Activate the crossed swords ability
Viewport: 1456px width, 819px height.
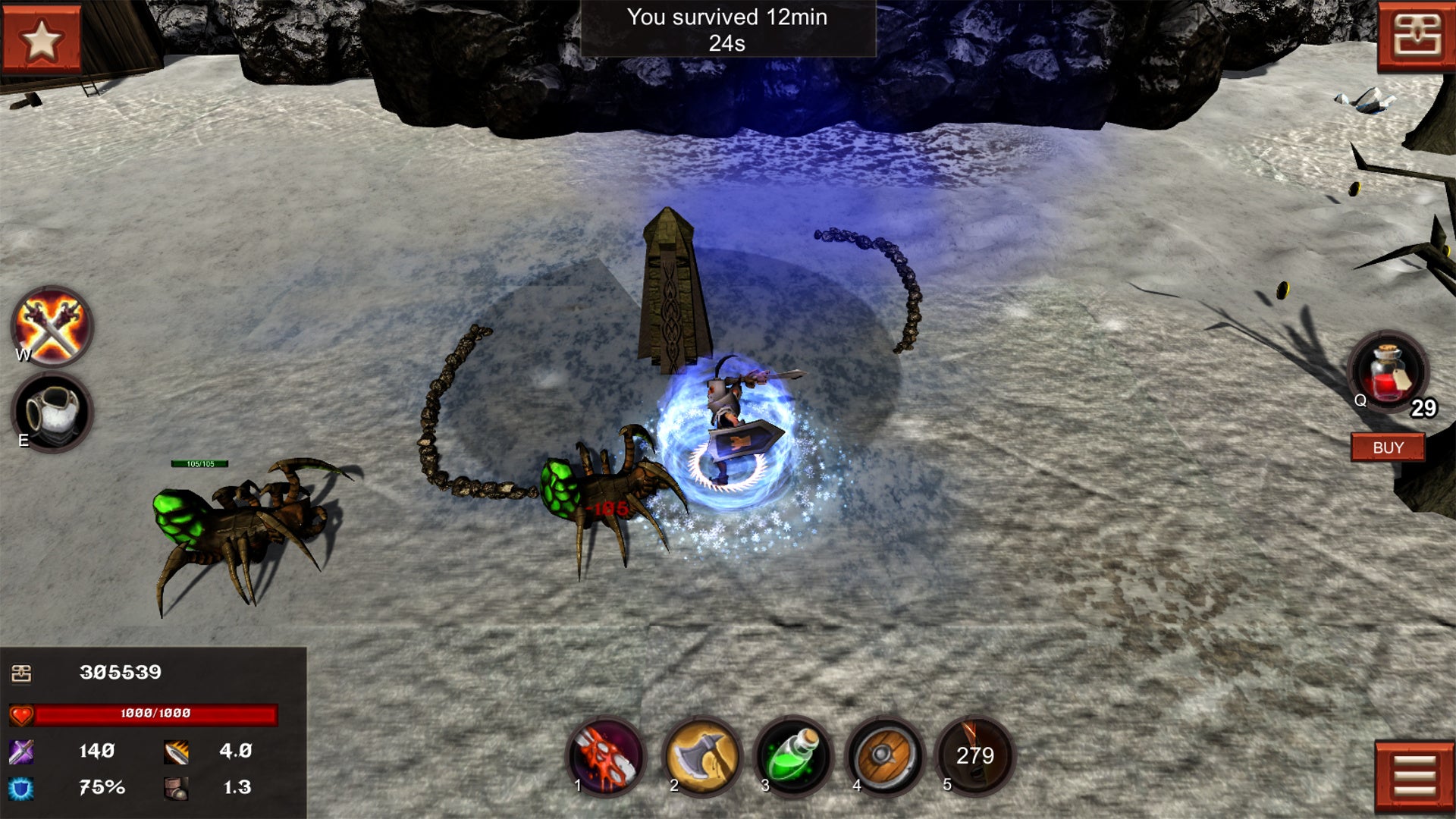point(52,328)
